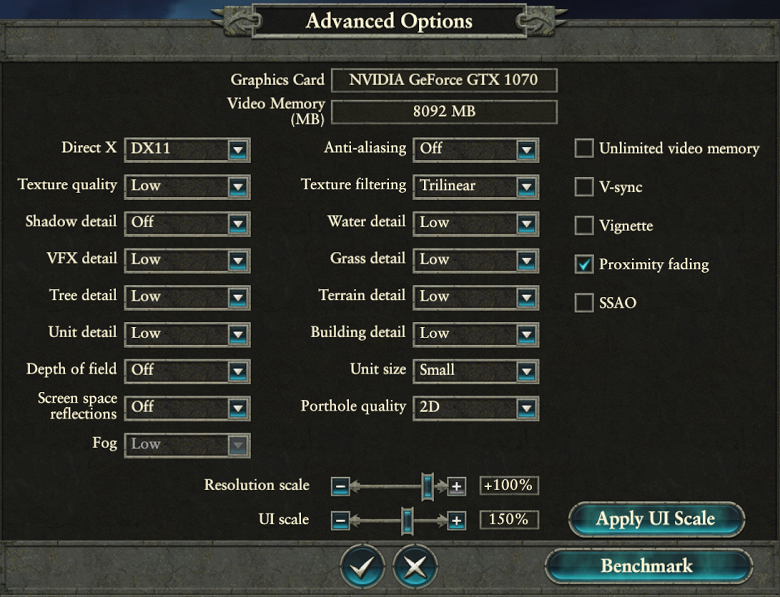Cancel changes with the X button

coord(415,567)
